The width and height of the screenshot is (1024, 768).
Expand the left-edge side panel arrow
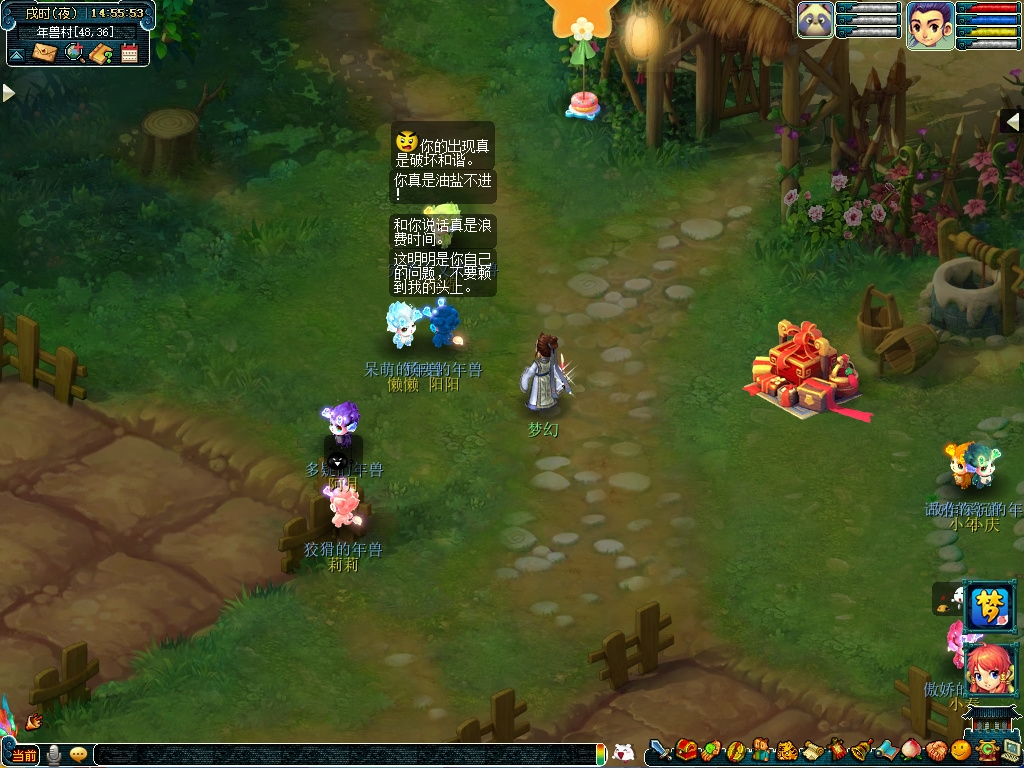[x=8, y=93]
